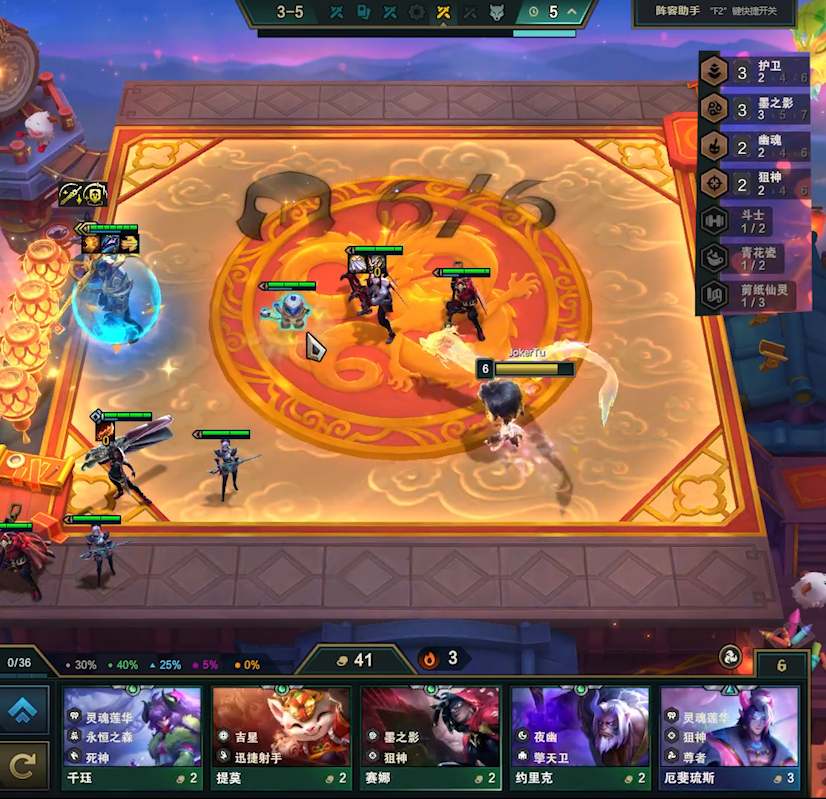
Task: Select the 赛娜 (Senna) champion card
Action: point(431,738)
